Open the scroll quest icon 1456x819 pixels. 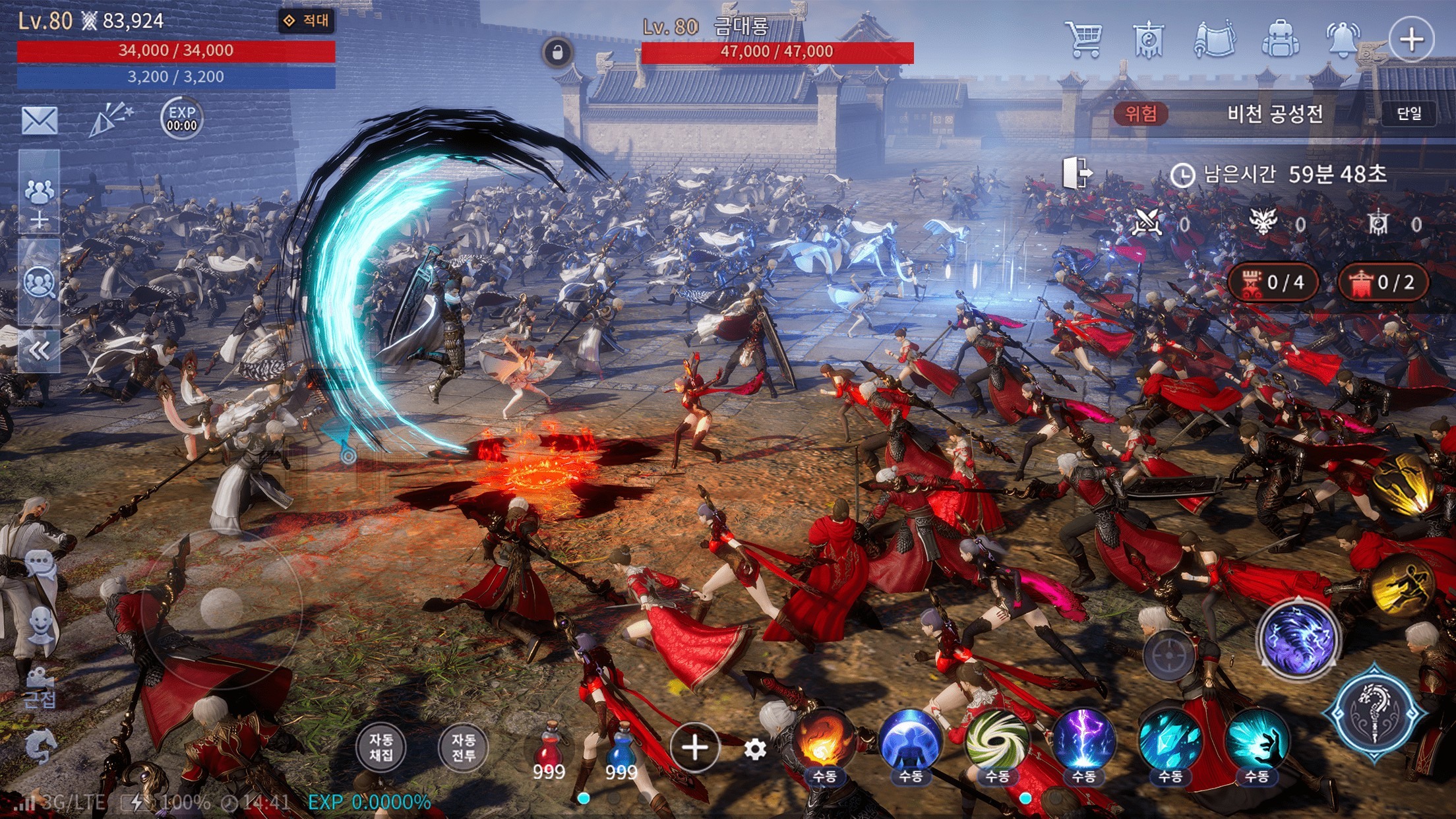click(x=1214, y=40)
